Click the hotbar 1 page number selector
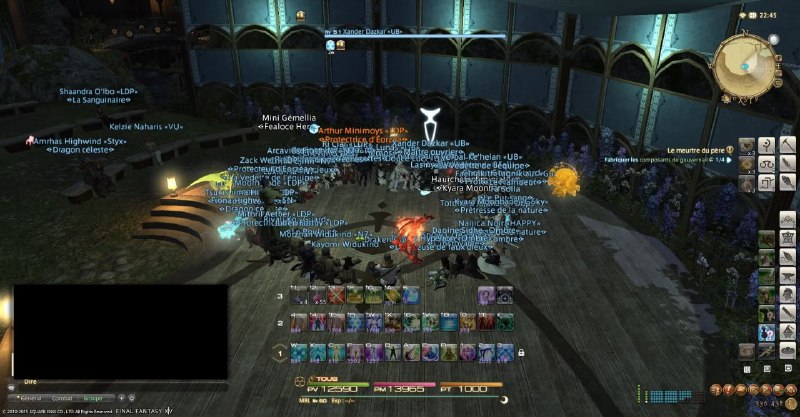 point(280,352)
